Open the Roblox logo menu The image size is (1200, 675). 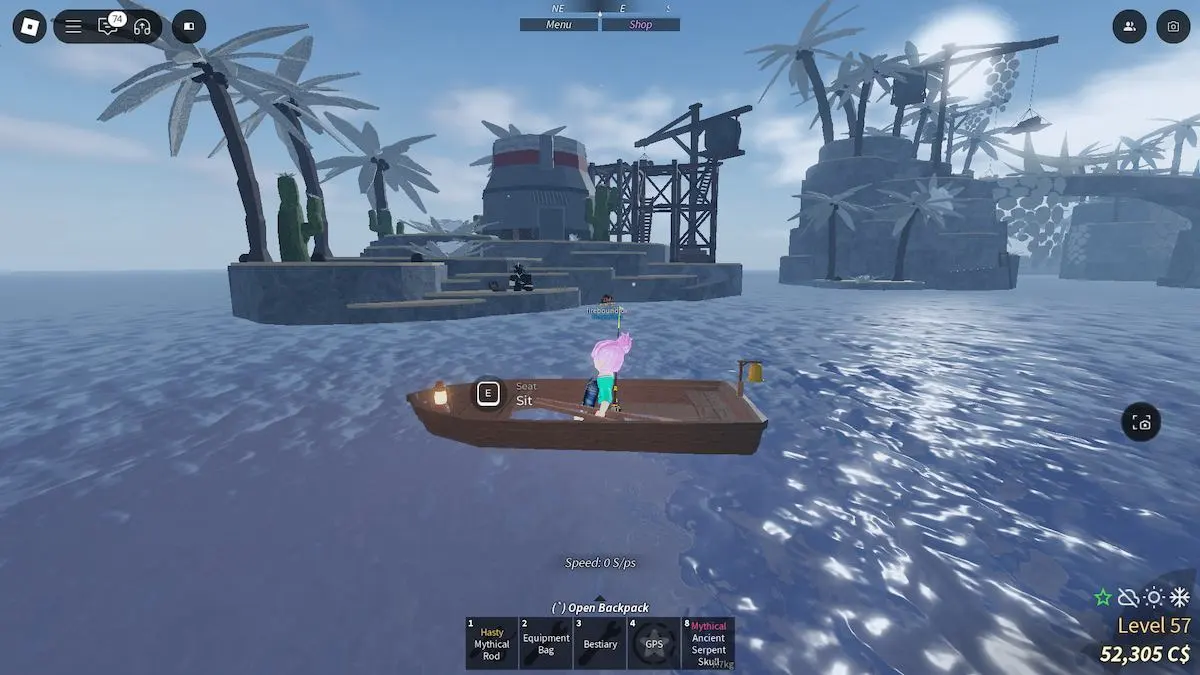30,26
